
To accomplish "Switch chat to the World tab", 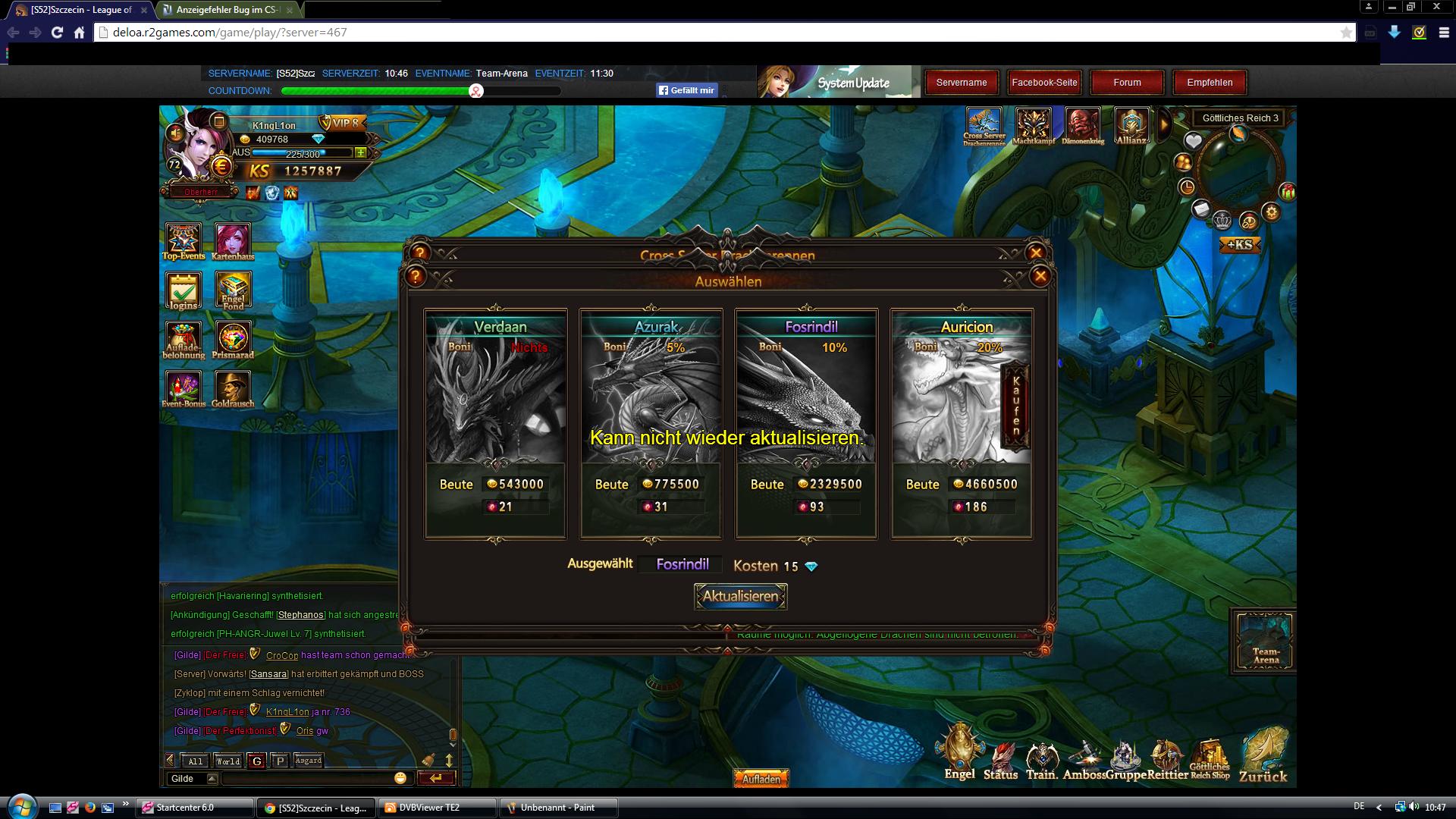I will click(x=227, y=761).
